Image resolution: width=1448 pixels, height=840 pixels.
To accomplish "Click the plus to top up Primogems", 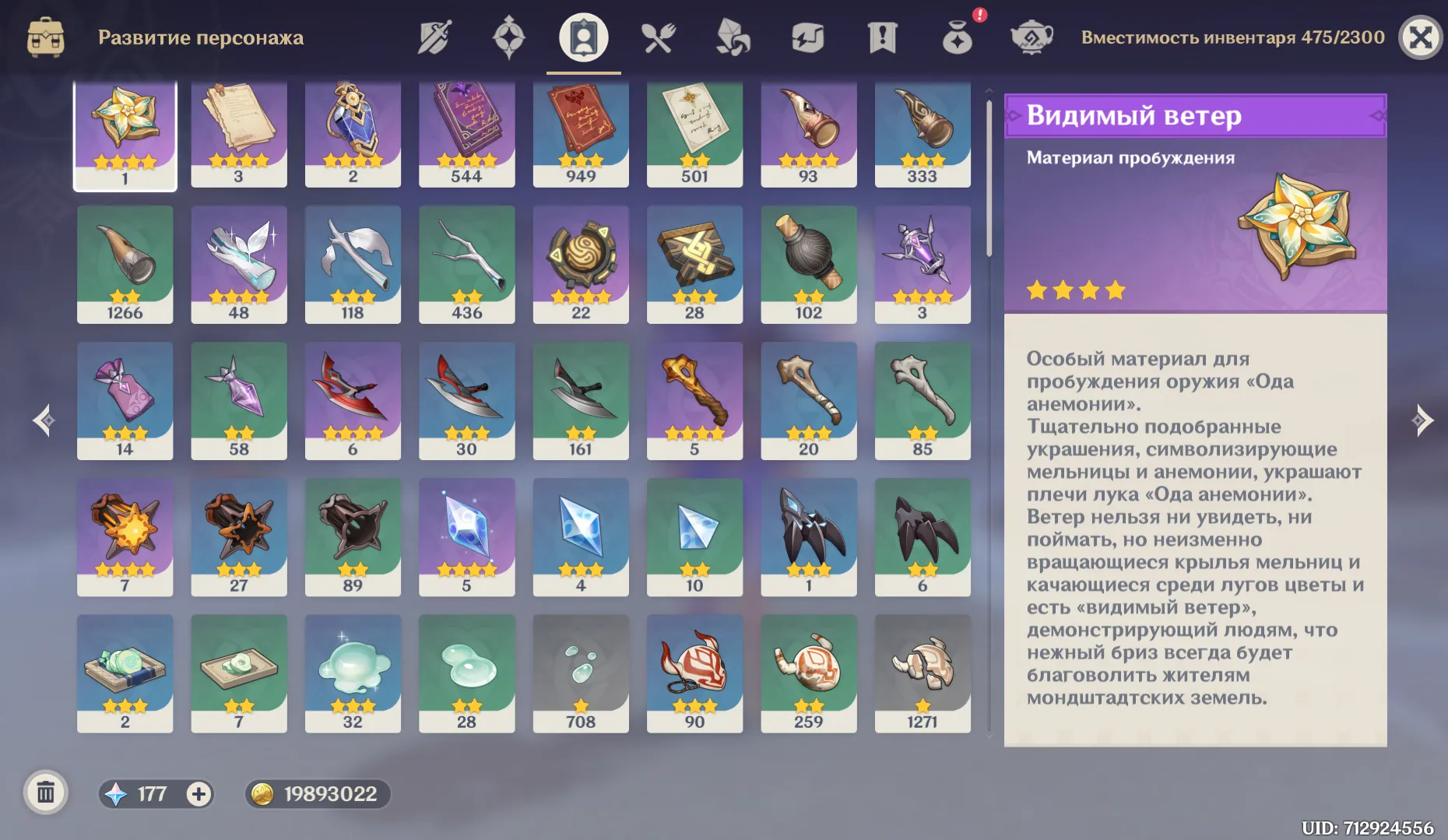I will point(200,795).
